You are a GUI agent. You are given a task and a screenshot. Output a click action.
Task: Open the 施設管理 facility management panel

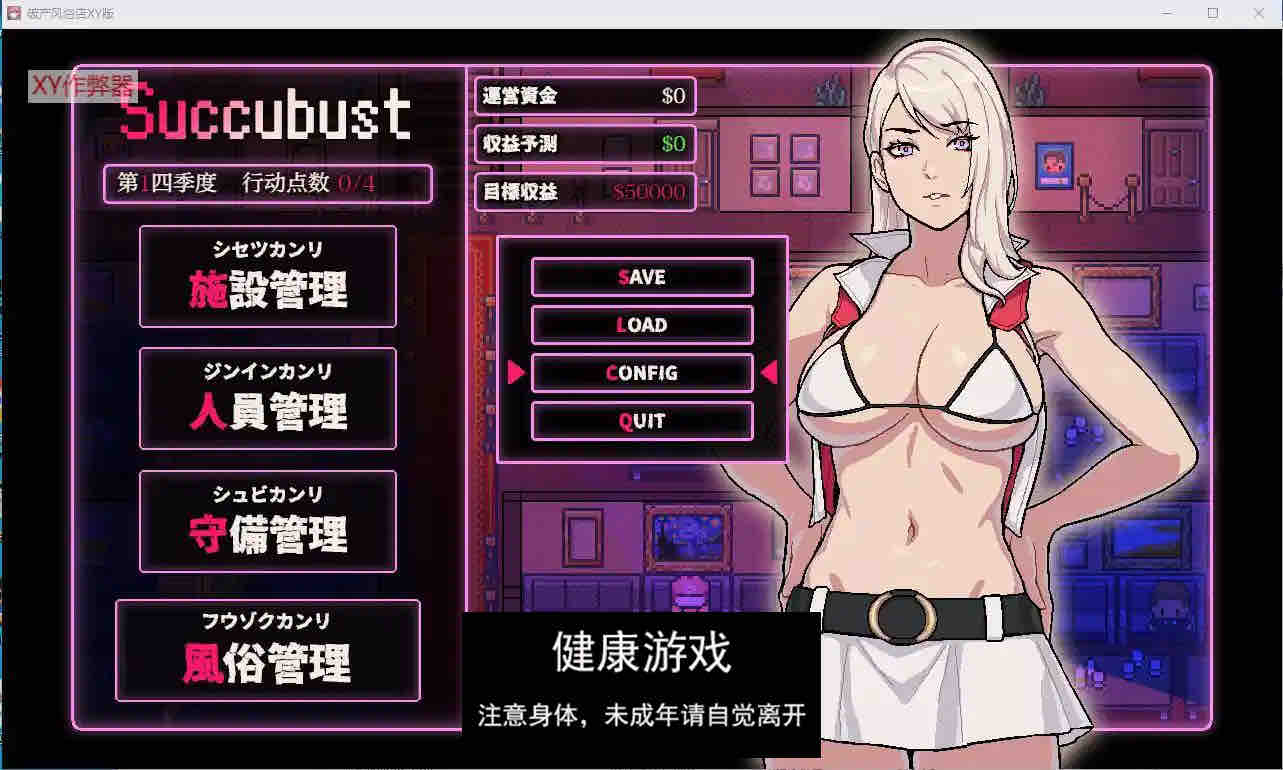click(x=267, y=277)
